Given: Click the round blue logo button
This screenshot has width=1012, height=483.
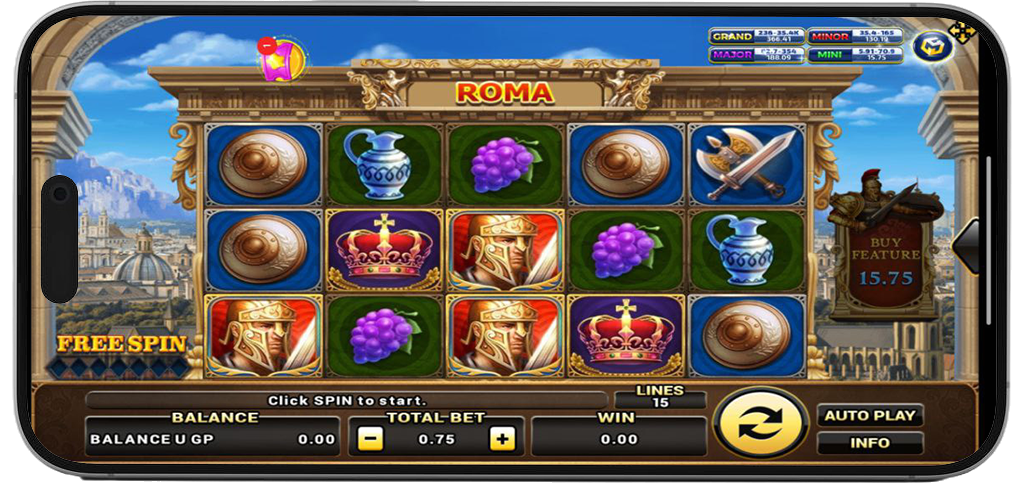Looking at the screenshot, I should pyautogui.click(x=932, y=46).
